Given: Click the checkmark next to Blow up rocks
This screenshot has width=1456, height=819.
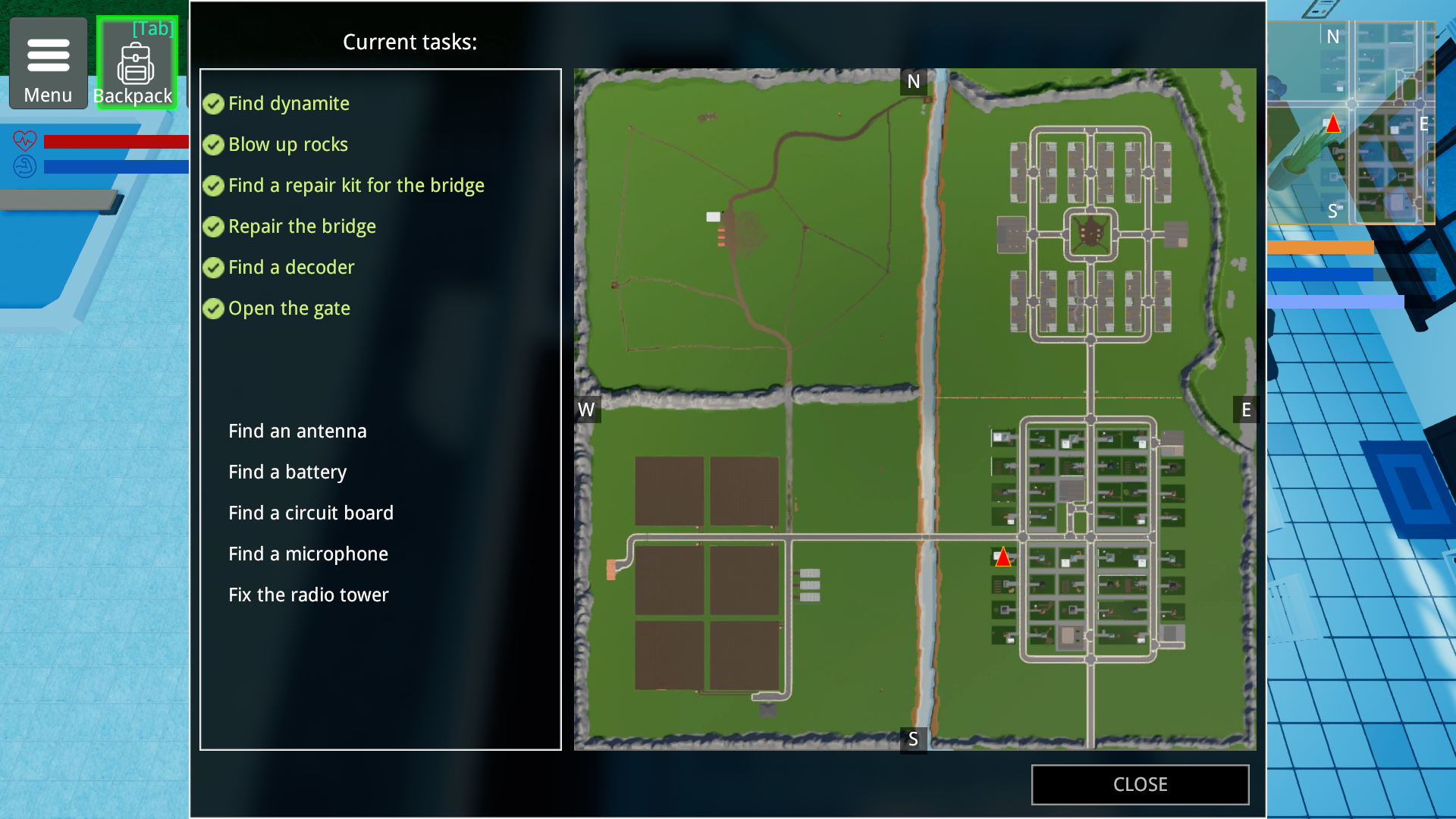Looking at the screenshot, I should tap(213, 145).
